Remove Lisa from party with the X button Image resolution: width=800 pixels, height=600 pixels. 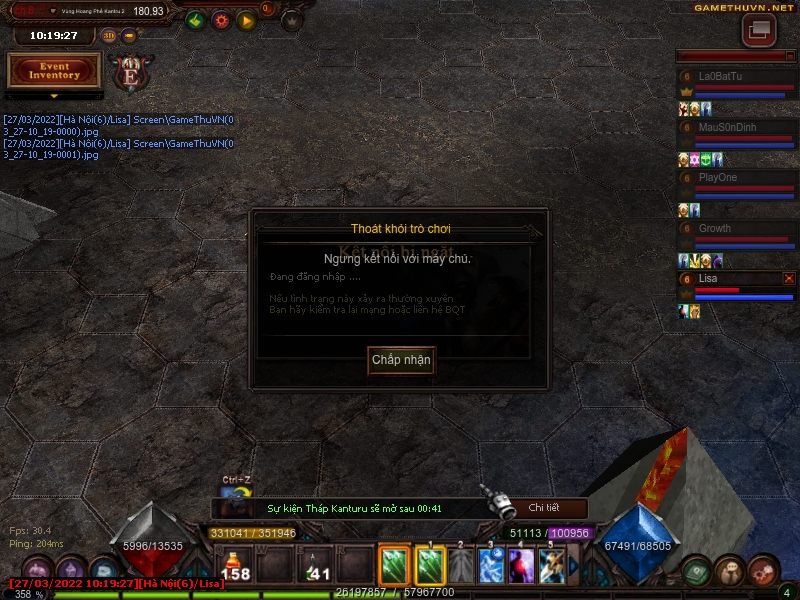click(x=789, y=278)
